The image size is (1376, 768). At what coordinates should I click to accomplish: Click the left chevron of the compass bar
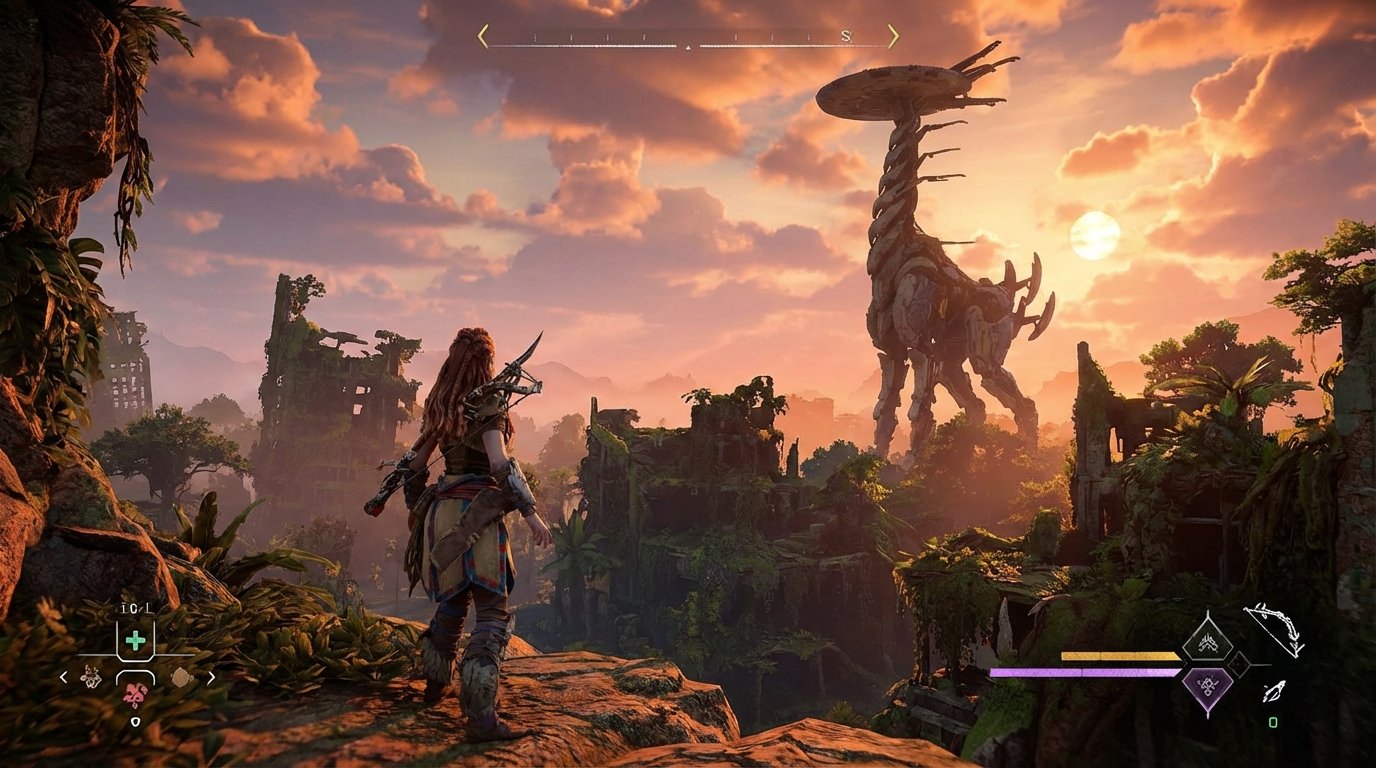(x=482, y=35)
